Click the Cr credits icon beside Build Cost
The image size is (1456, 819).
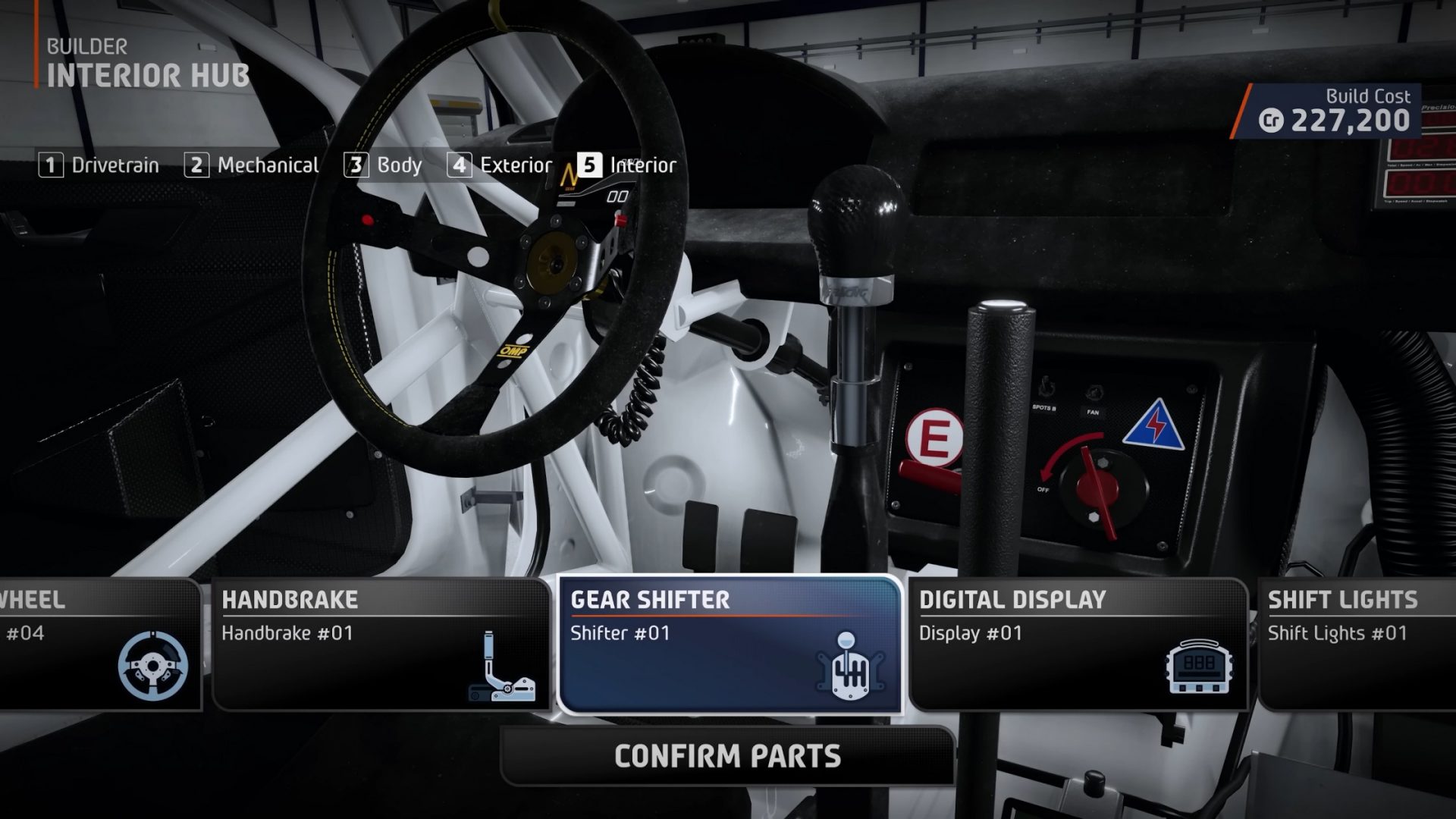(1274, 118)
